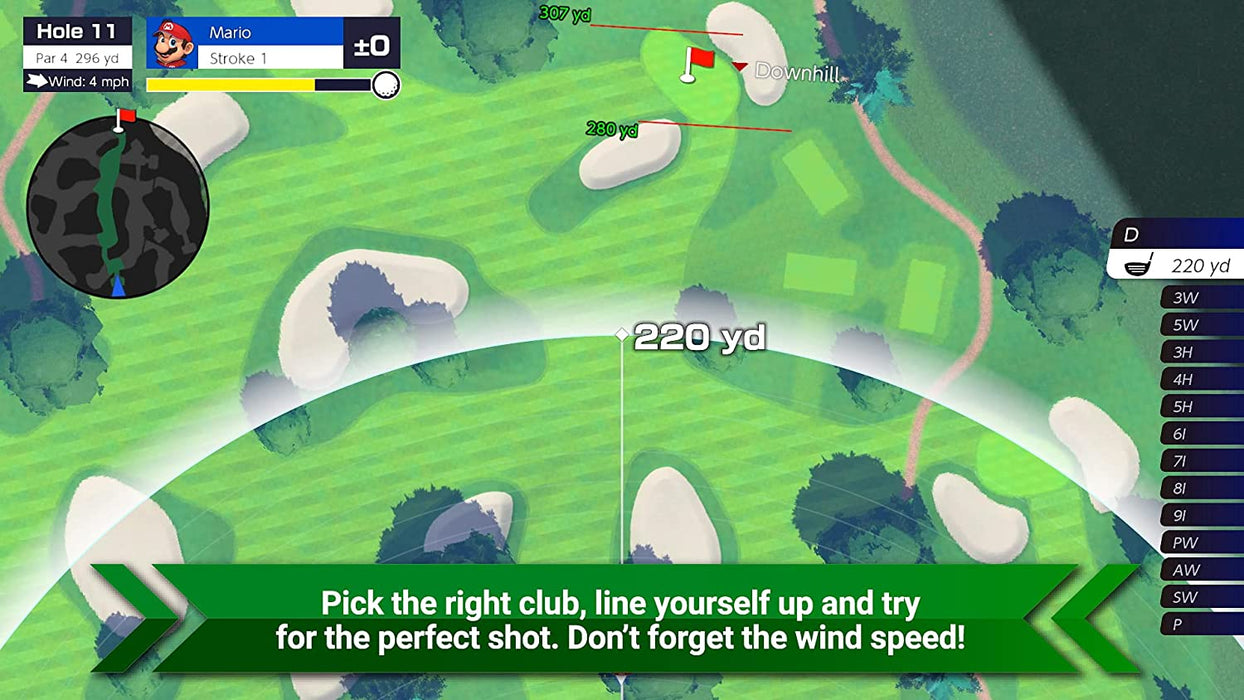Choose the SW sand wedge
The image size is (1244, 700).
[x=1200, y=597]
